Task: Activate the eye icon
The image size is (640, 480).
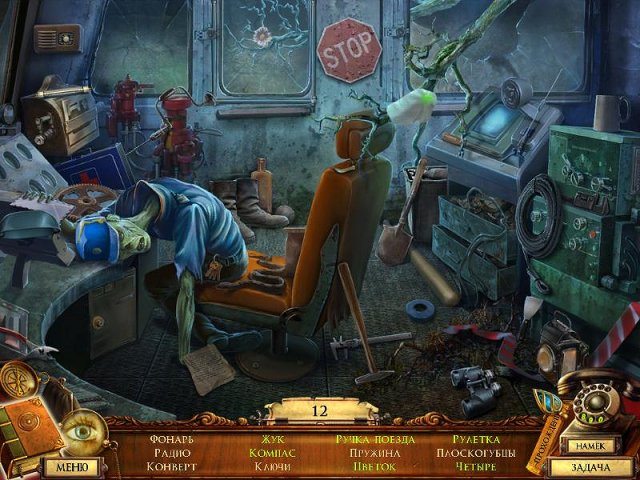Action: [x=79, y=434]
